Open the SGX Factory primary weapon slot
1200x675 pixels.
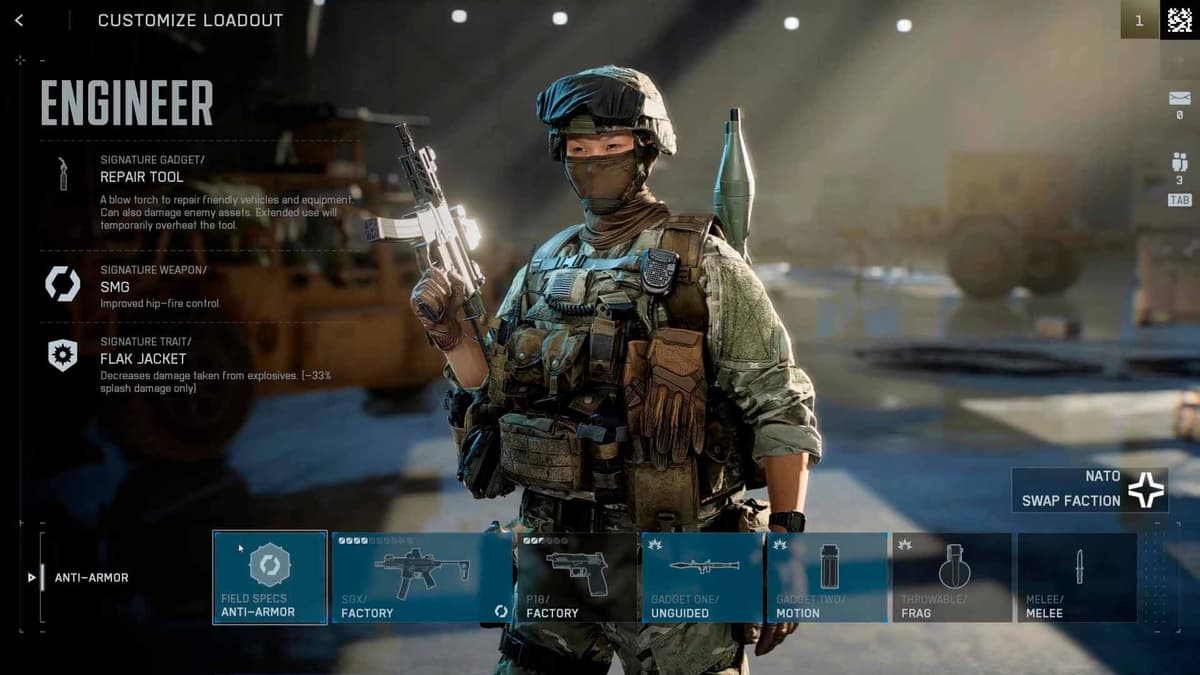click(x=422, y=577)
